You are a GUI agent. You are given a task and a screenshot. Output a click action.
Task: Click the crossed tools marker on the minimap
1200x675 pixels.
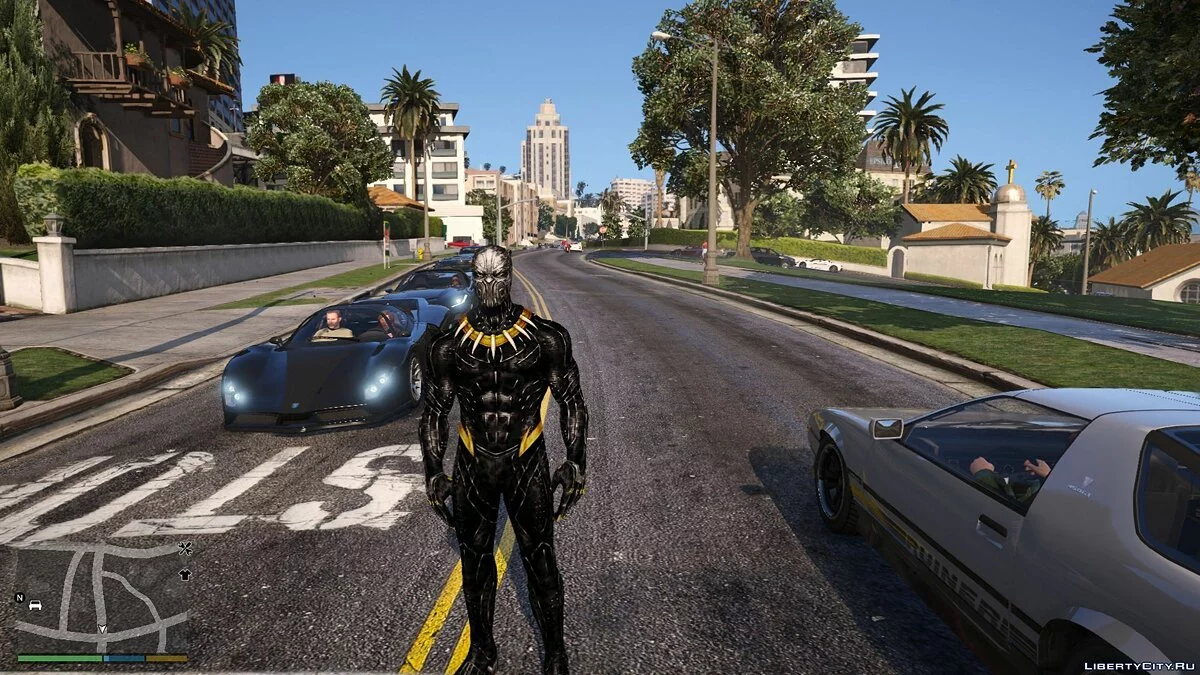[184, 548]
